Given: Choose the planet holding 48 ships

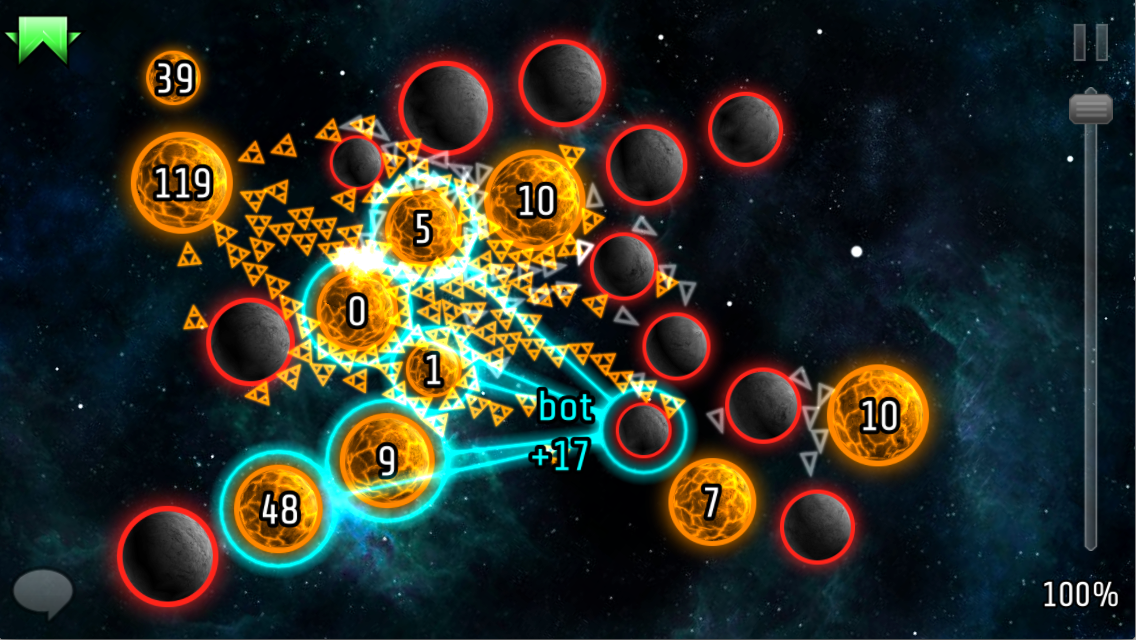Looking at the screenshot, I should [279, 509].
